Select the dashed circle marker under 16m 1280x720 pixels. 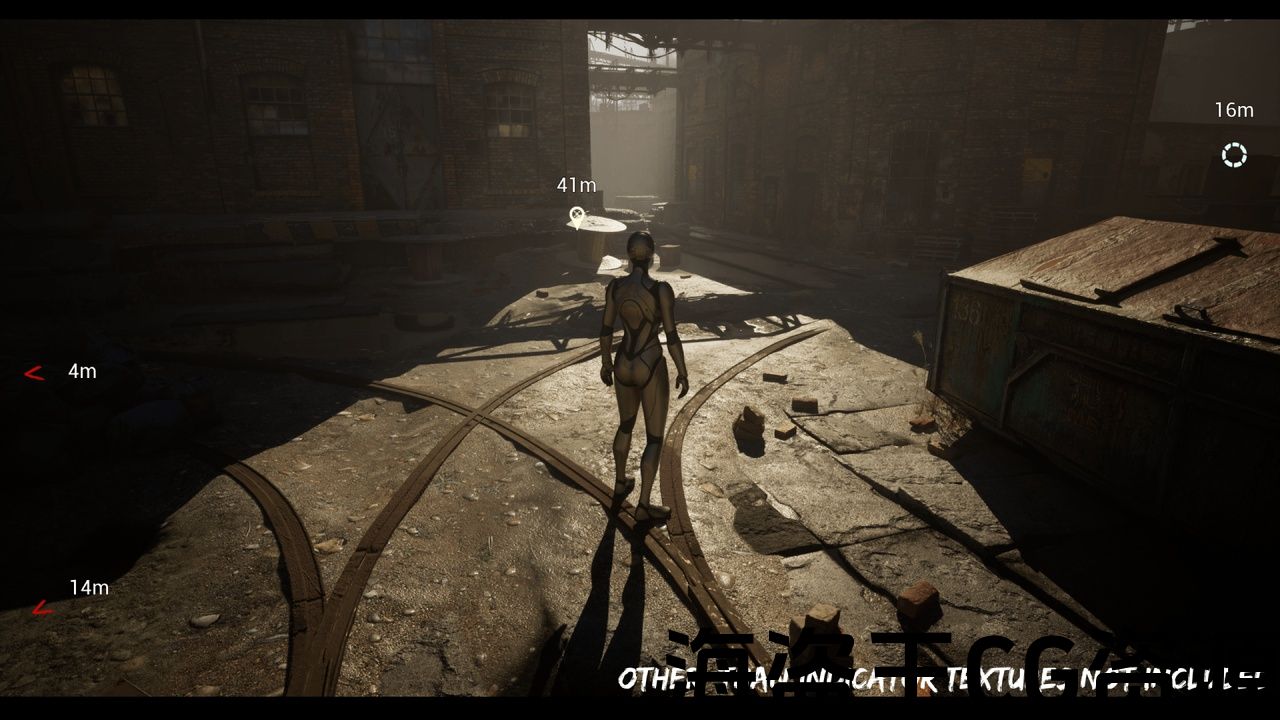1234,155
